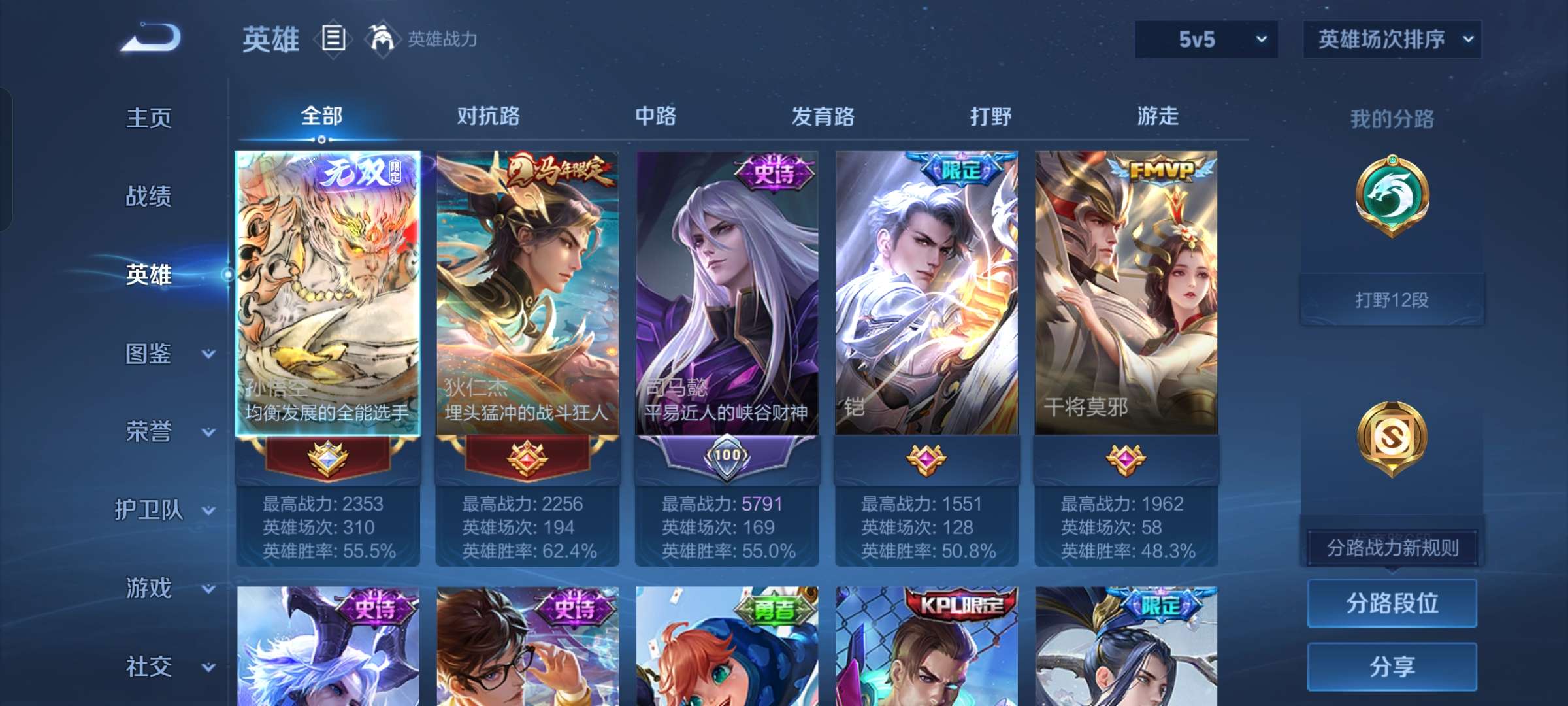This screenshot has width=1568, height=706.
Task: Select 主页 in the left sidebar
Action: pyautogui.click(x=149, y=119)
